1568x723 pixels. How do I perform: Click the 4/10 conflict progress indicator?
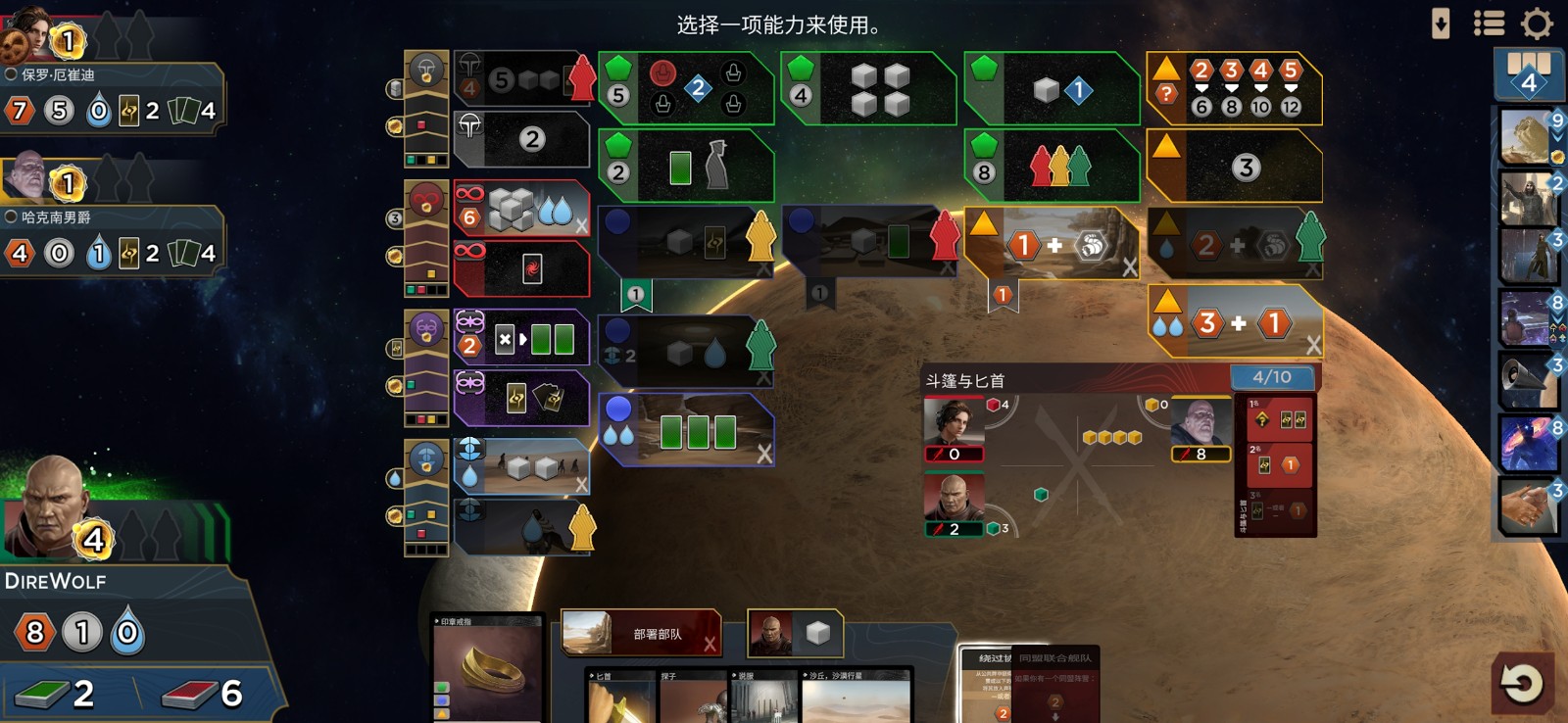pyautogui.click(x=1271, y=374)
